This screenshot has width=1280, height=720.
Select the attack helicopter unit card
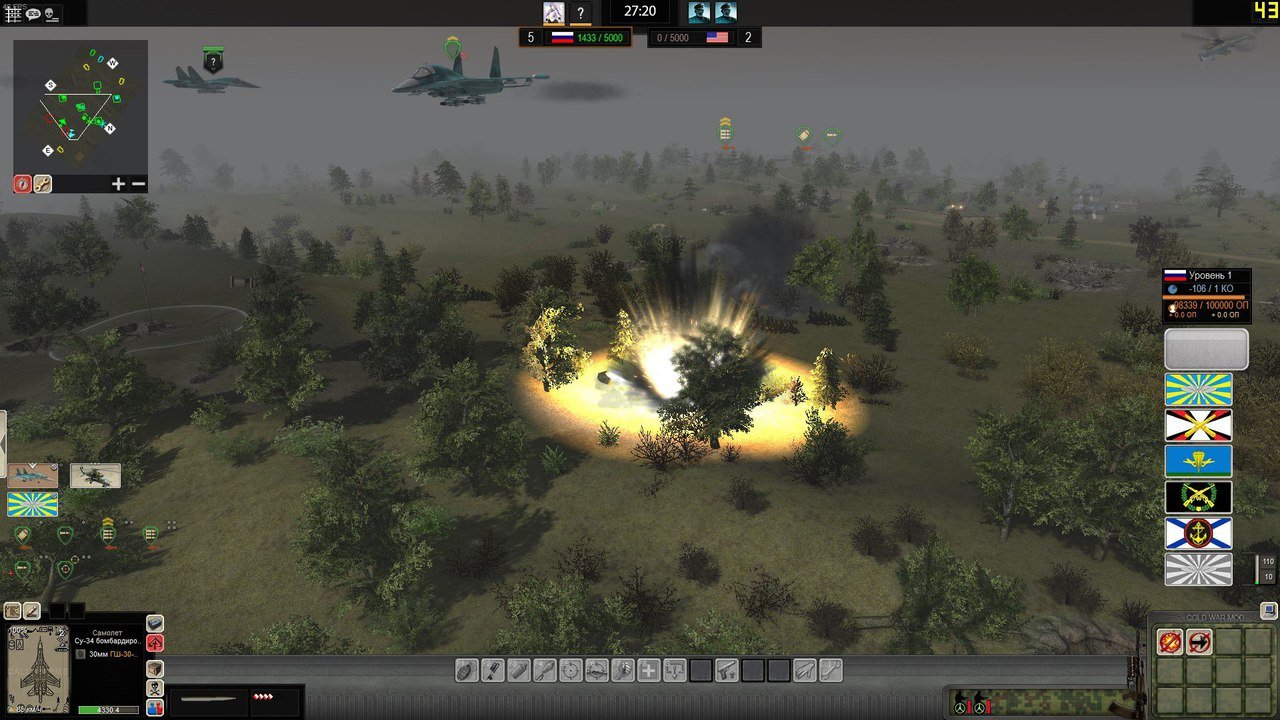click(96, 476)
